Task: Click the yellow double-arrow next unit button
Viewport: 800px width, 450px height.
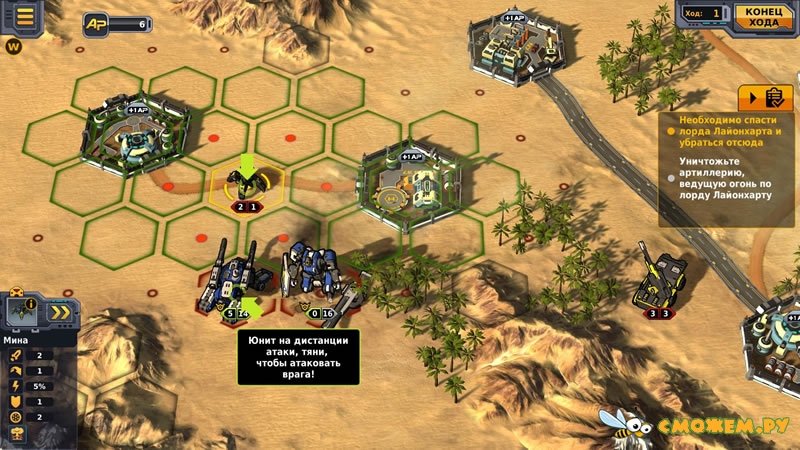Action: pos(60,311)
